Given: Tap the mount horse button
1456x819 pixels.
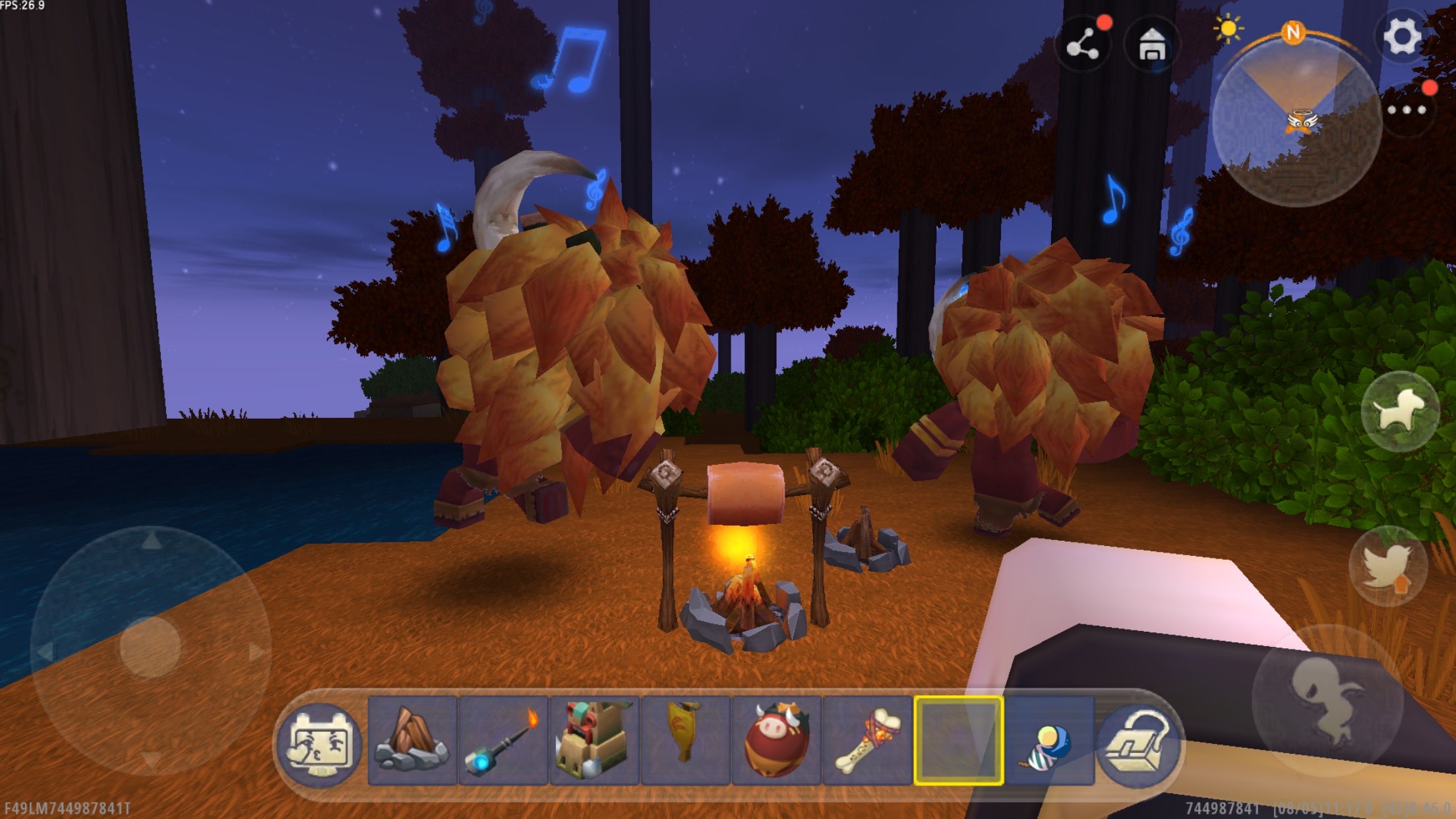Looking at the screenshot, I should (x=1400, y=411).
